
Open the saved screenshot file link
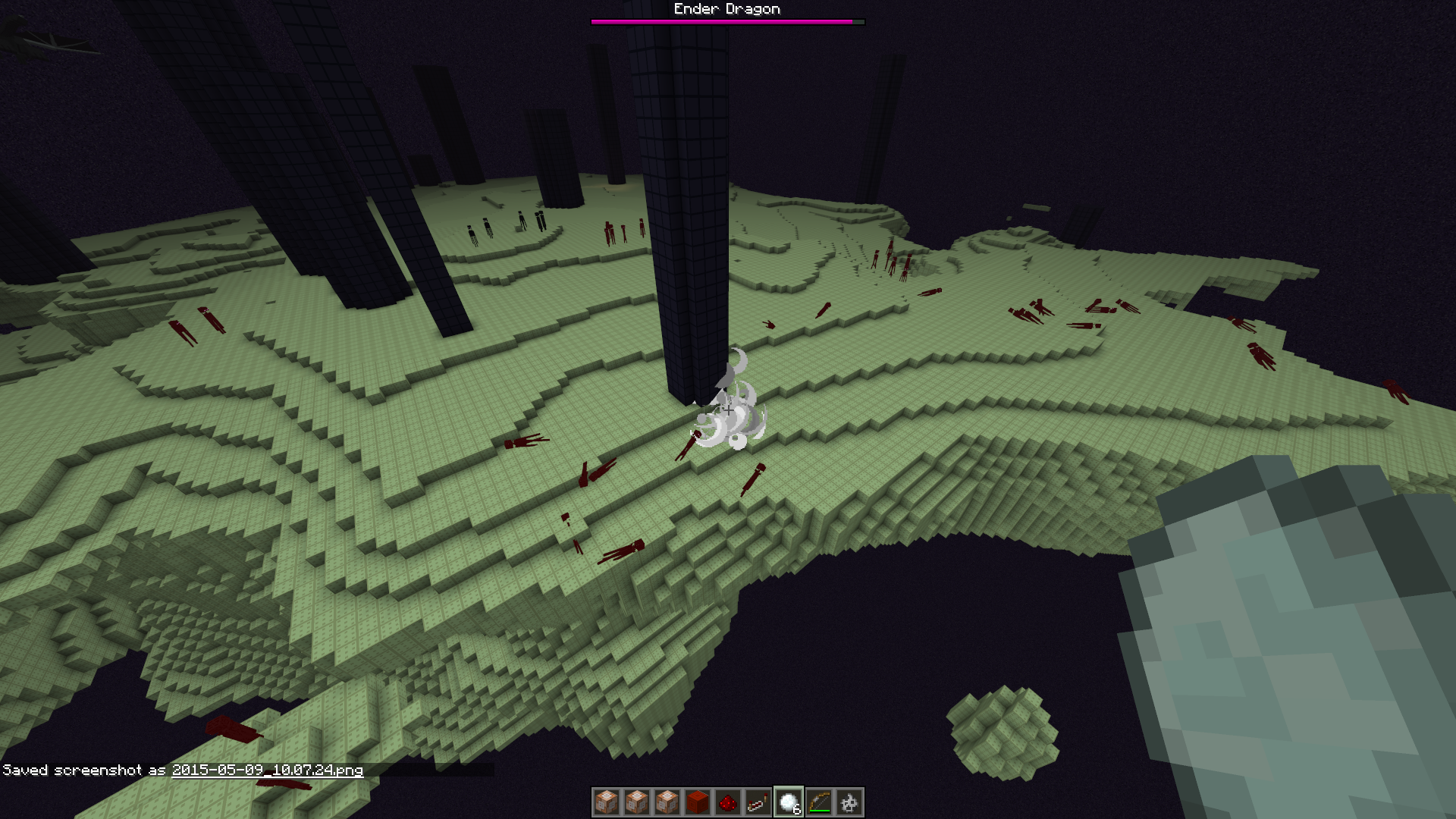click(267, 770)
